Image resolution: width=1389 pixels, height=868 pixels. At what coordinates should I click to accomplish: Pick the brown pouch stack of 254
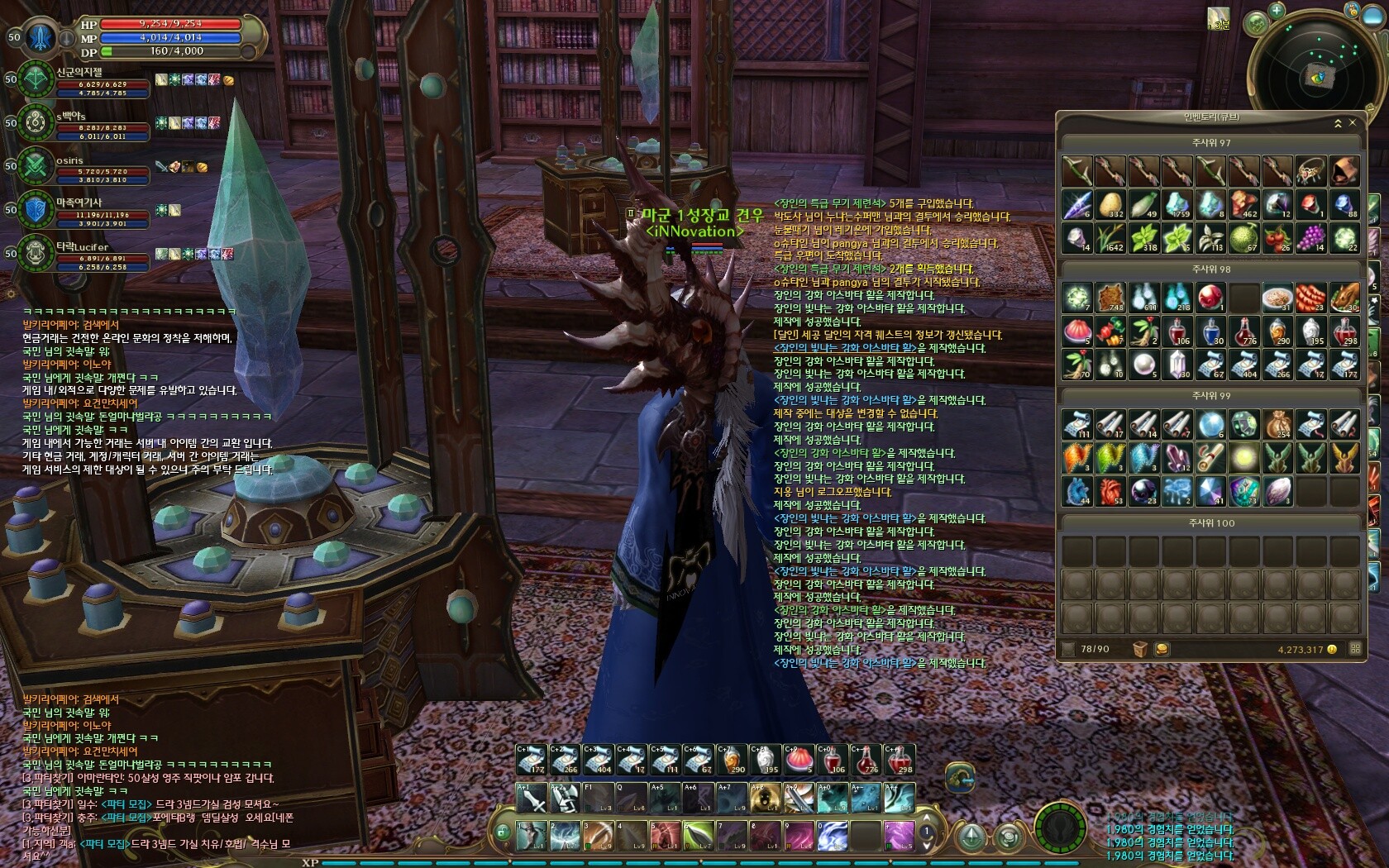(x=1277, y=424)
